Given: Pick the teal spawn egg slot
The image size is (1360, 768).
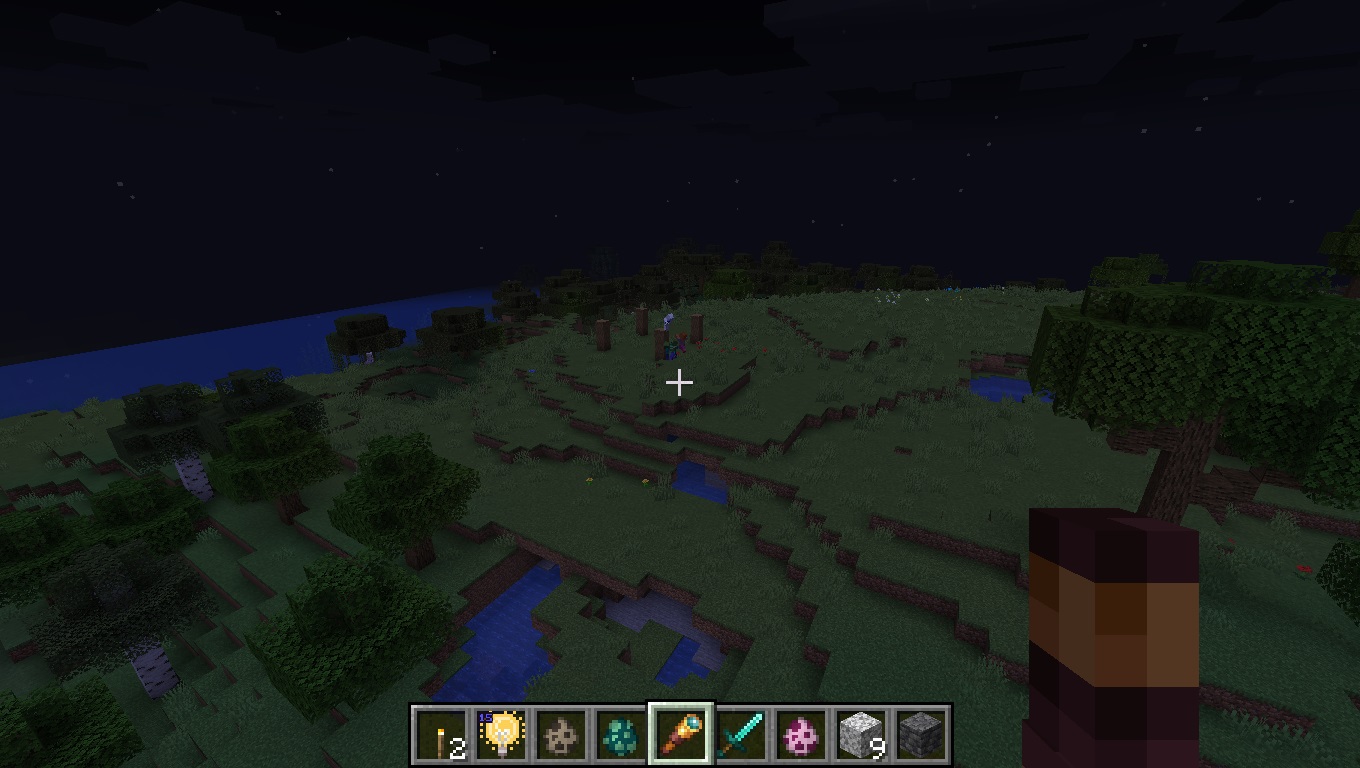Looking at the screenshot, I should pos(621,736).
